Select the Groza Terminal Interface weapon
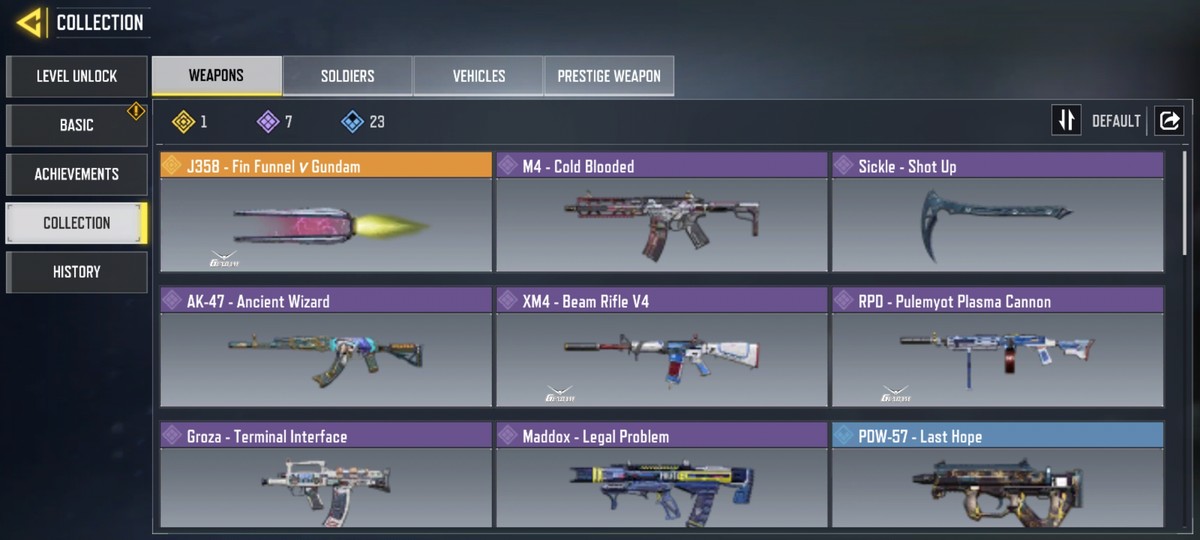1200x540 pixels. click(x=326, y=477)
